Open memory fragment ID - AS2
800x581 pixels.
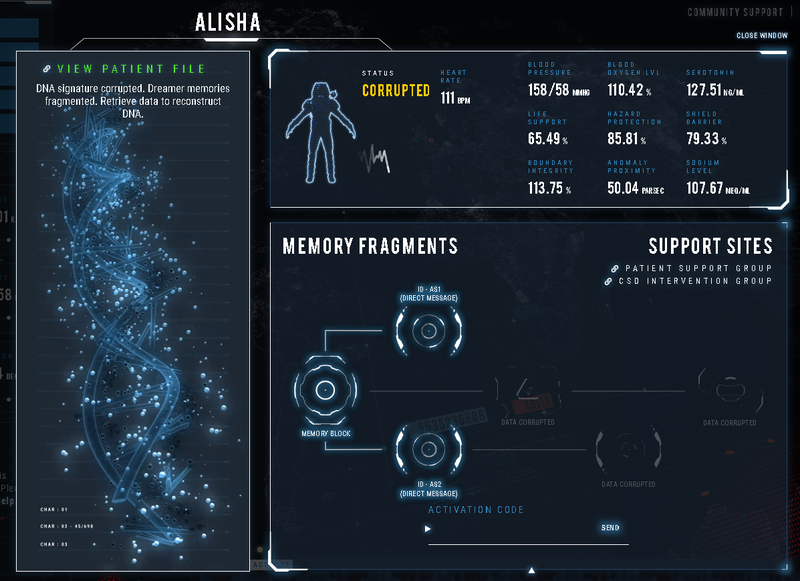[428, 447]
